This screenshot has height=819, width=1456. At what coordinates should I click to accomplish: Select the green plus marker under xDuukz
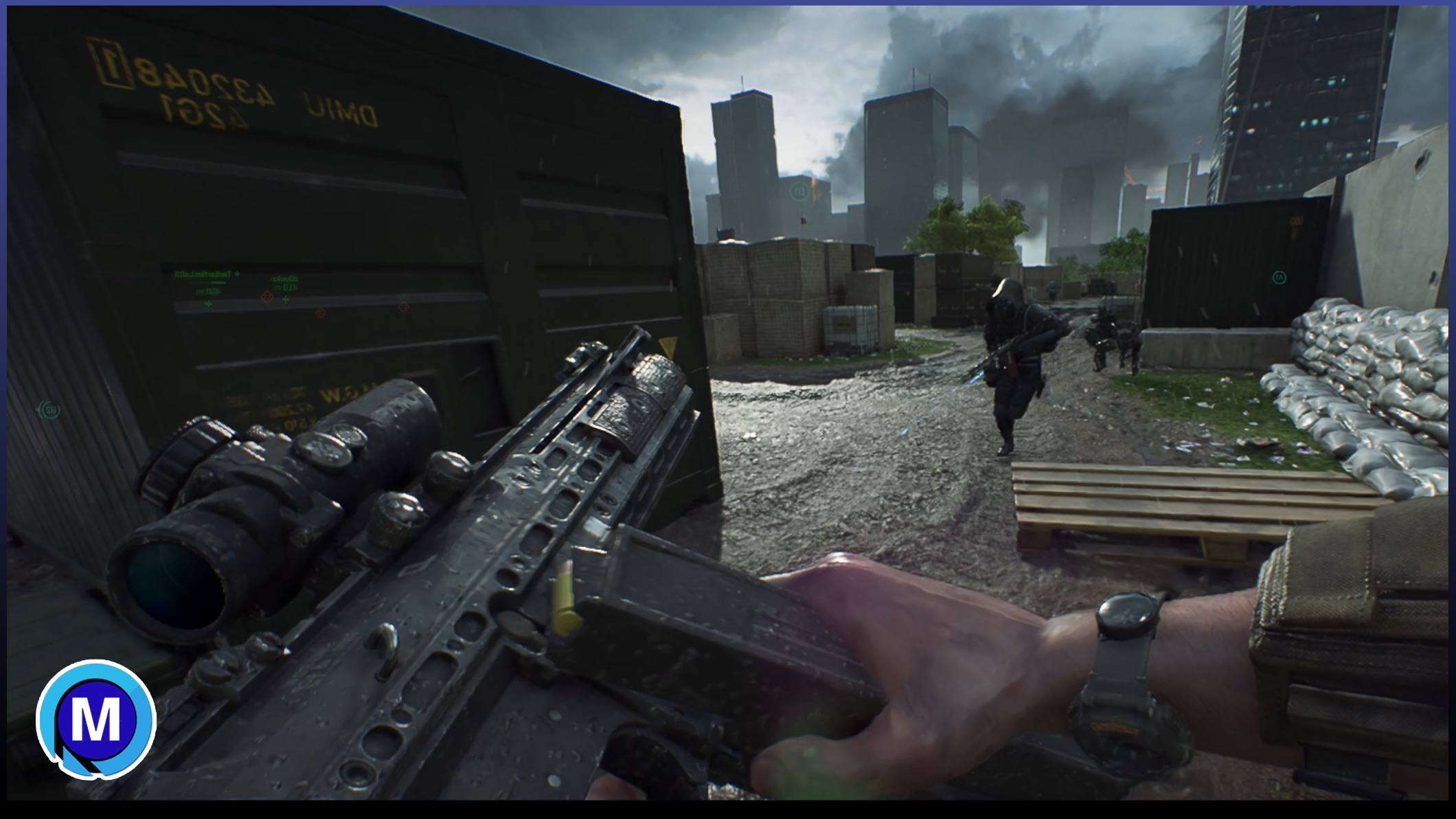point(285,300)
